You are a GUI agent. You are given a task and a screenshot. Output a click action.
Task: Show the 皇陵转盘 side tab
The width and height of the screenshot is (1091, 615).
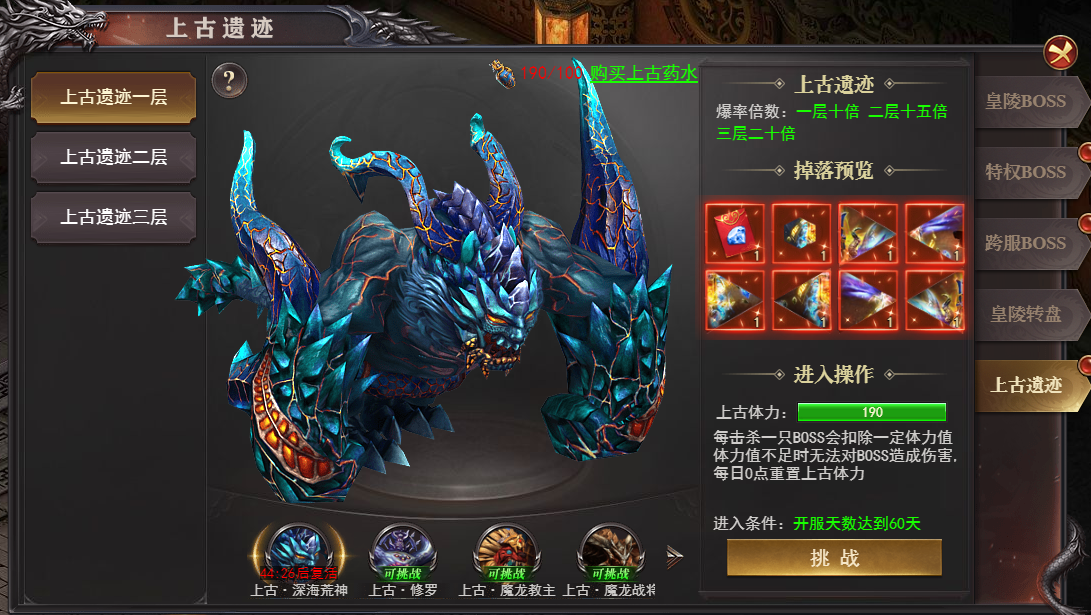[x=1028, y=313]
